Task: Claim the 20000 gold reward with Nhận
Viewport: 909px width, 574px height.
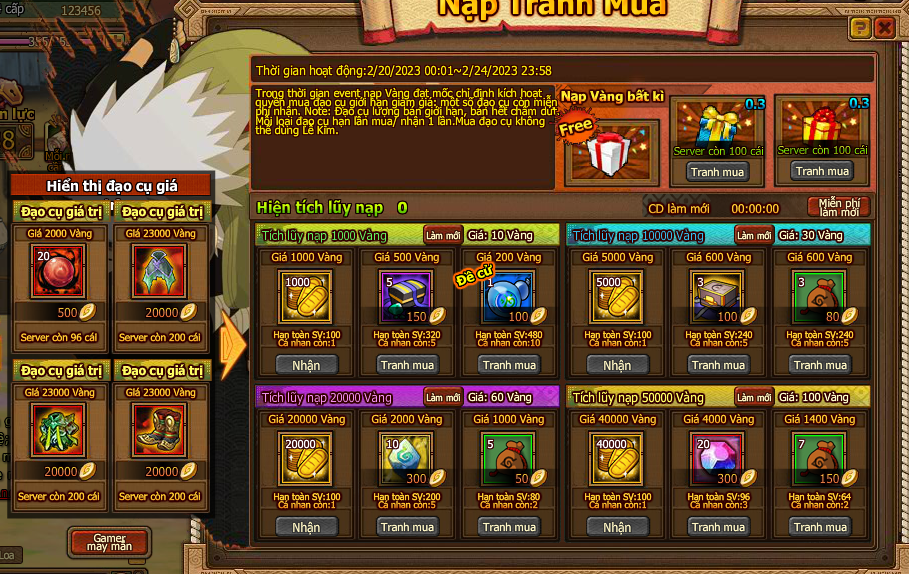Action: coord(306,527)
